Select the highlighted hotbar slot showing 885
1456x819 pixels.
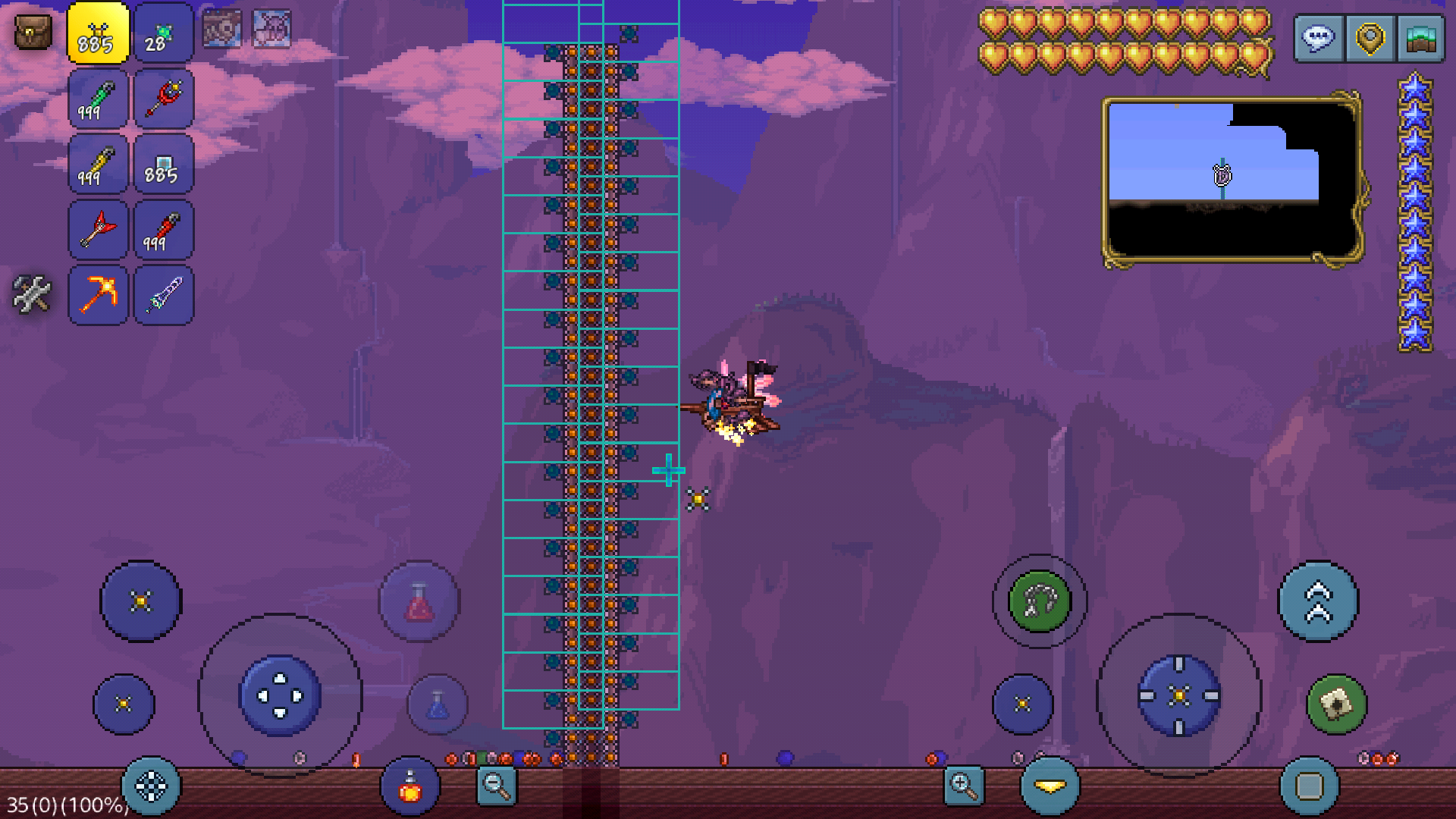click(x=98, y=33)
